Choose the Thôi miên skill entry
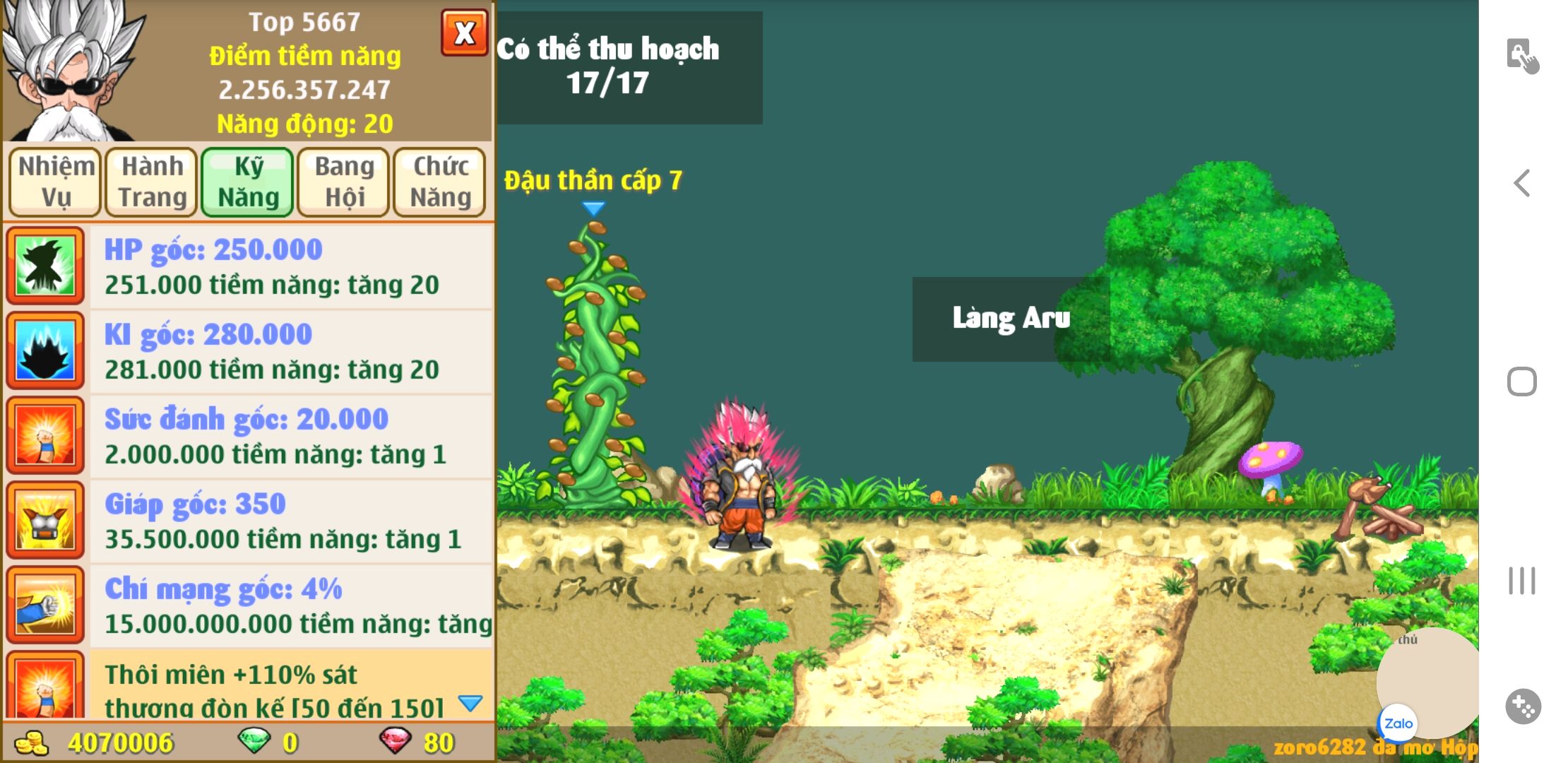 click(x=291, y=687)
